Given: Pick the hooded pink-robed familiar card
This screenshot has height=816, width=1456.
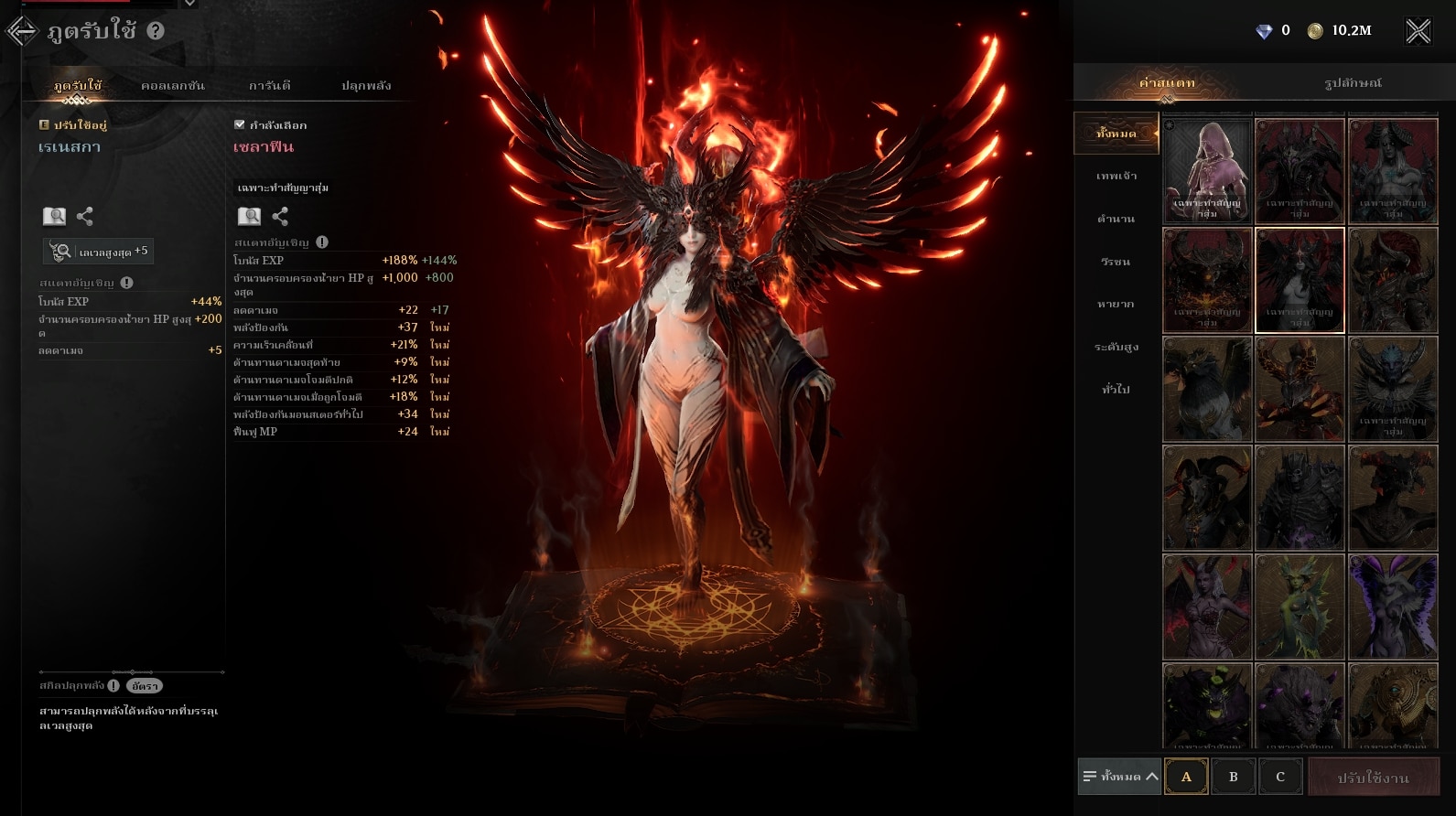Looking at the screenshot, I should point(1207,171).
